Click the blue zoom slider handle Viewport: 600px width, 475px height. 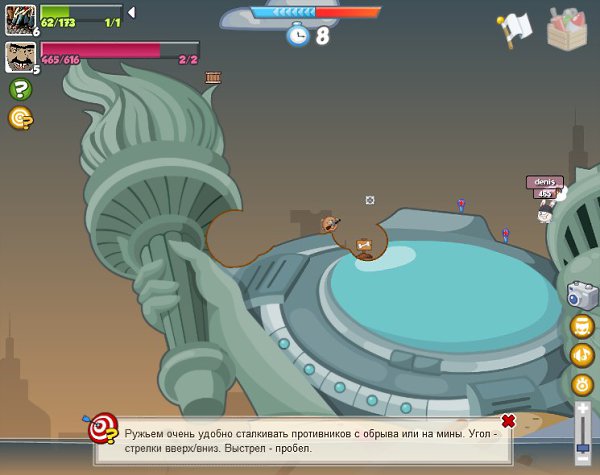coord(583,446)
